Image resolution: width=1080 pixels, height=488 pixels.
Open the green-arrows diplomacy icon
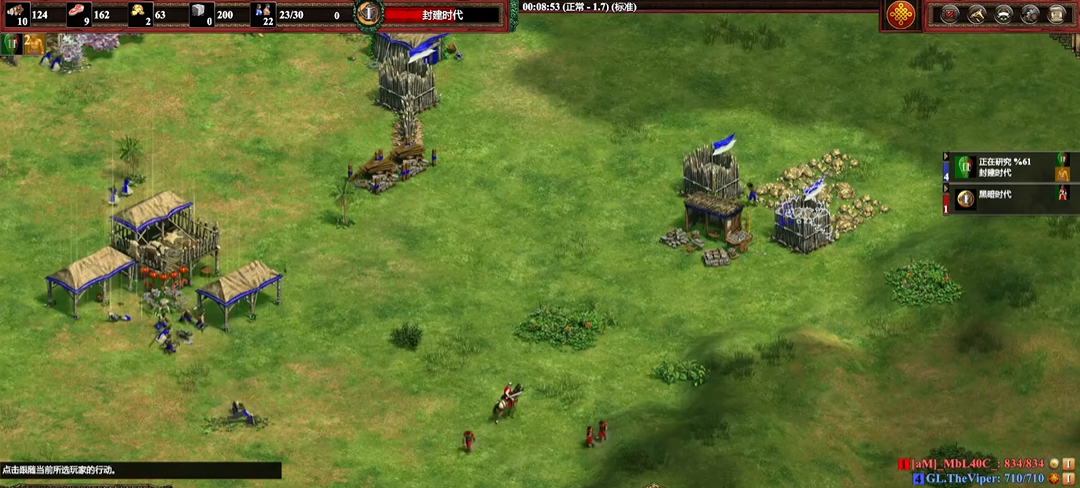point(1002,14)
